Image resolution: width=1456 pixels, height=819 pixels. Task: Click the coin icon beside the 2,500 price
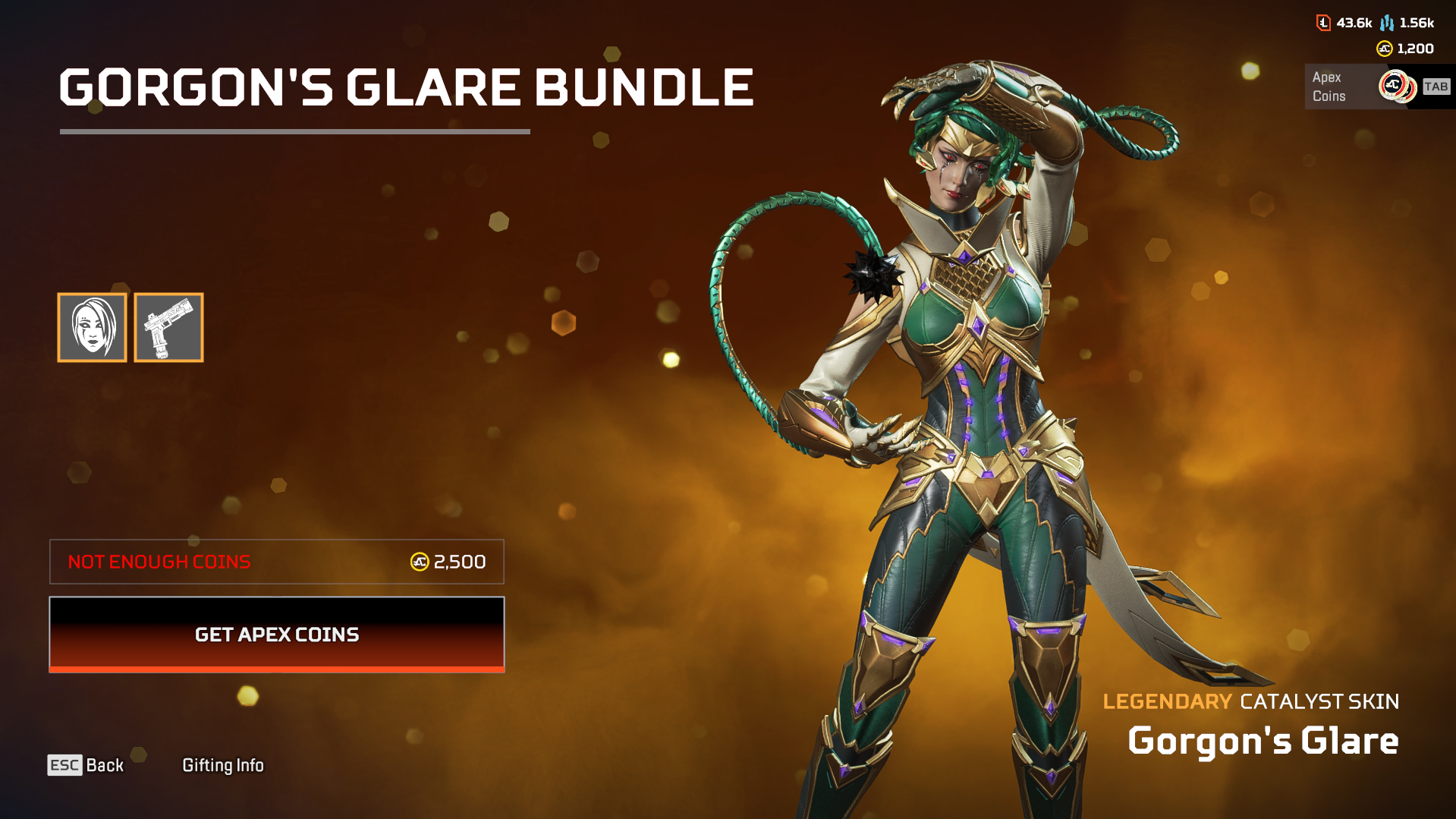[x=420, y=562]
